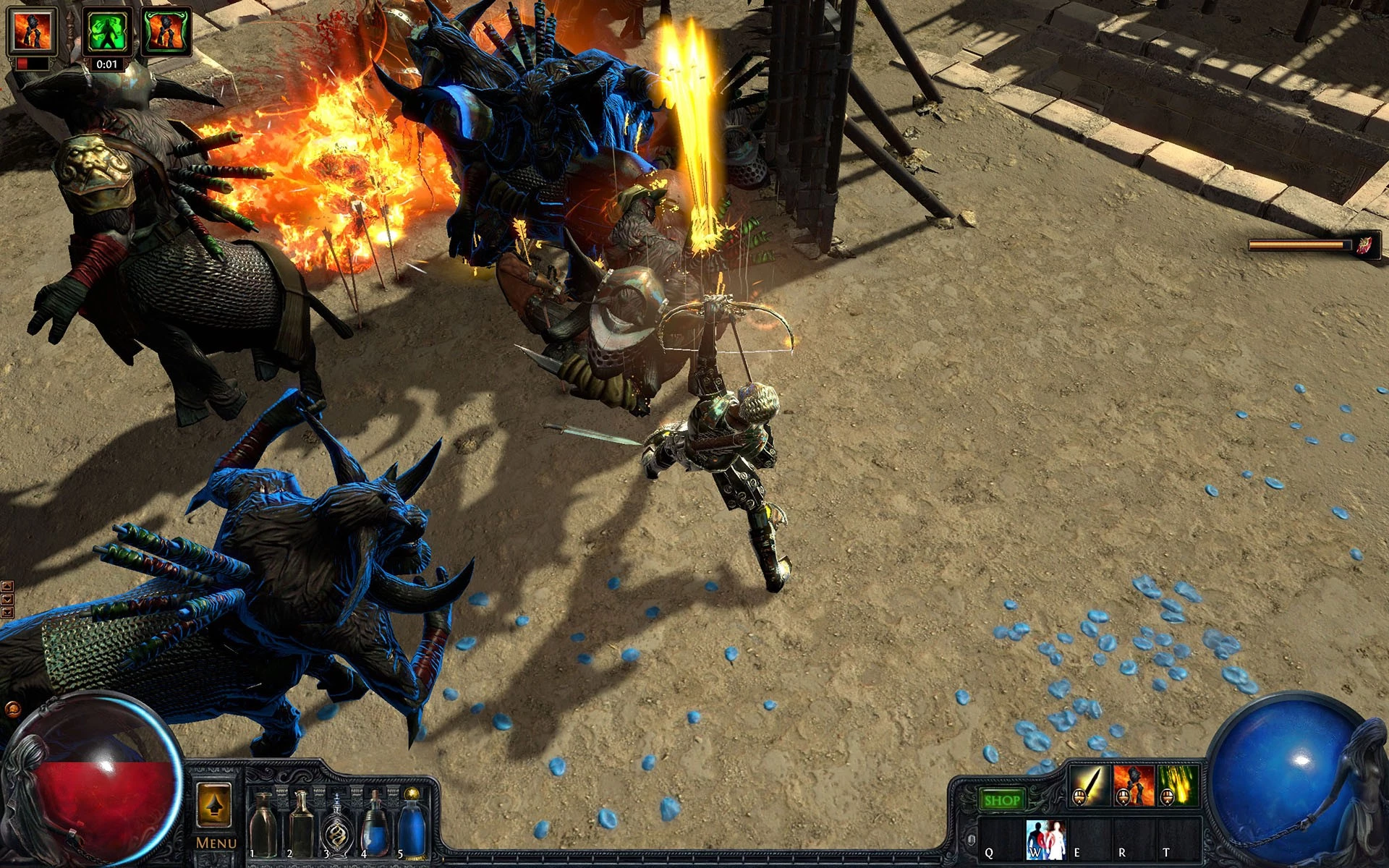Image resolution: width=1389 pixels, height=868 pixels.
Task: Select the empty Q skill slot
Action: [1001, 839]
